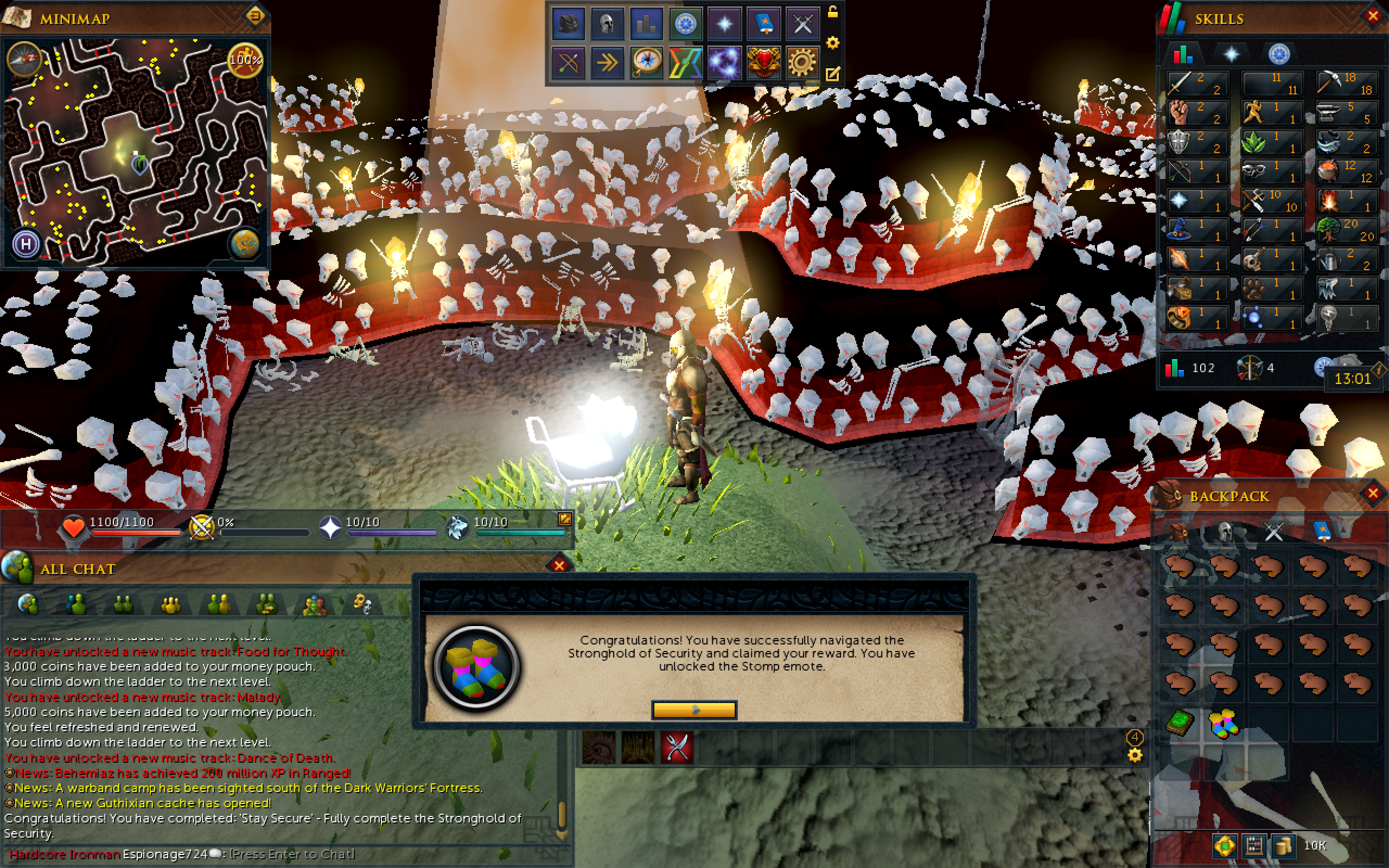1389x868 pixels.
Task: Open the money pouch coins button
Action: [x=1283, y=846]
